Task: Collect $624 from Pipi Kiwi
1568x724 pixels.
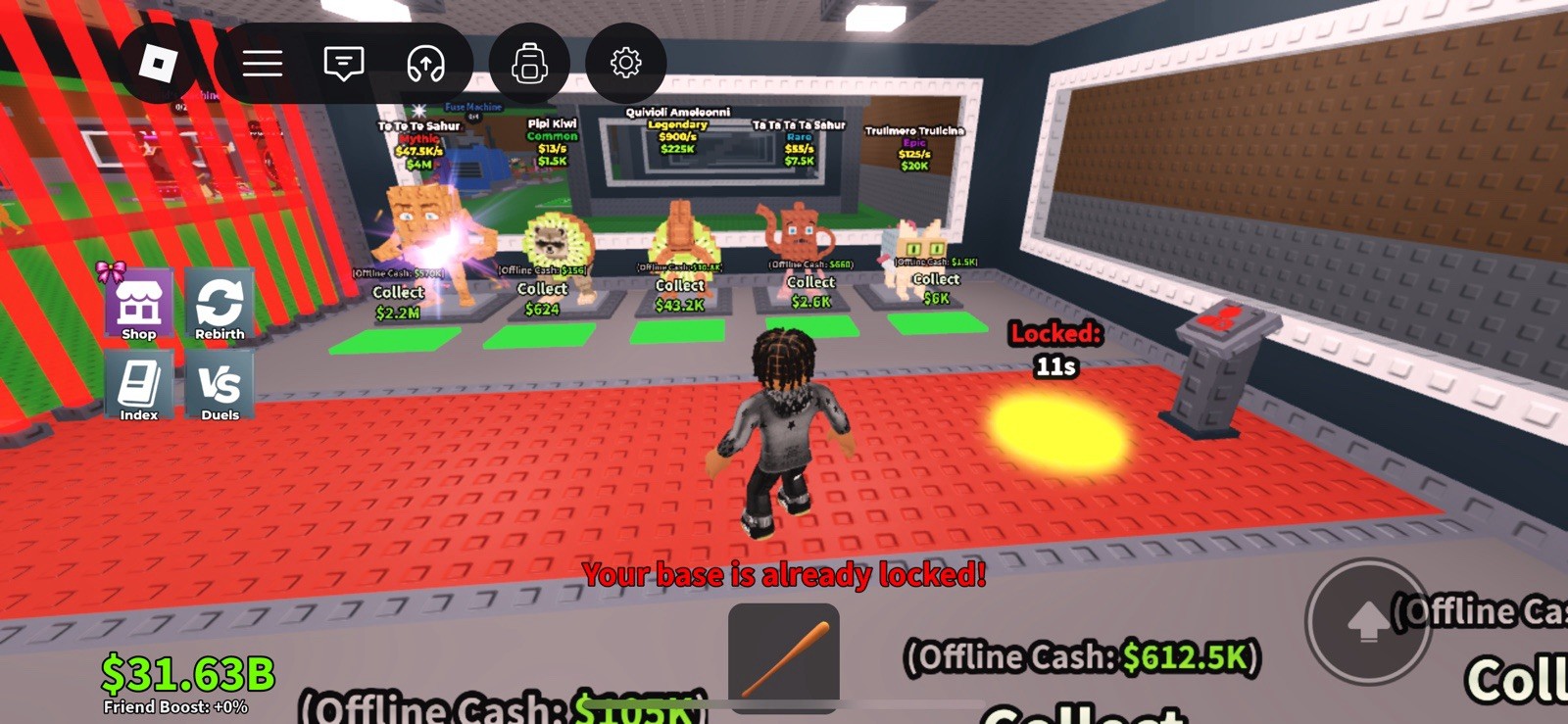Action: pos(540,299)
